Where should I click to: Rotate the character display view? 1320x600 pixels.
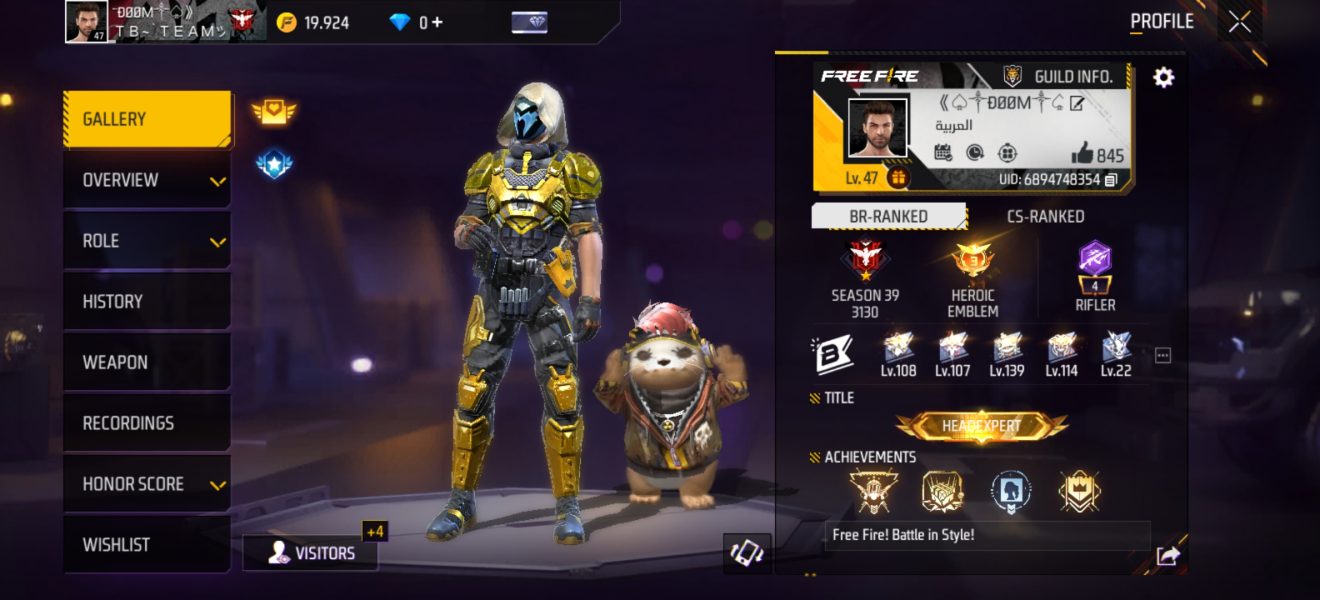pyautogui.click(x=747, y=553)
